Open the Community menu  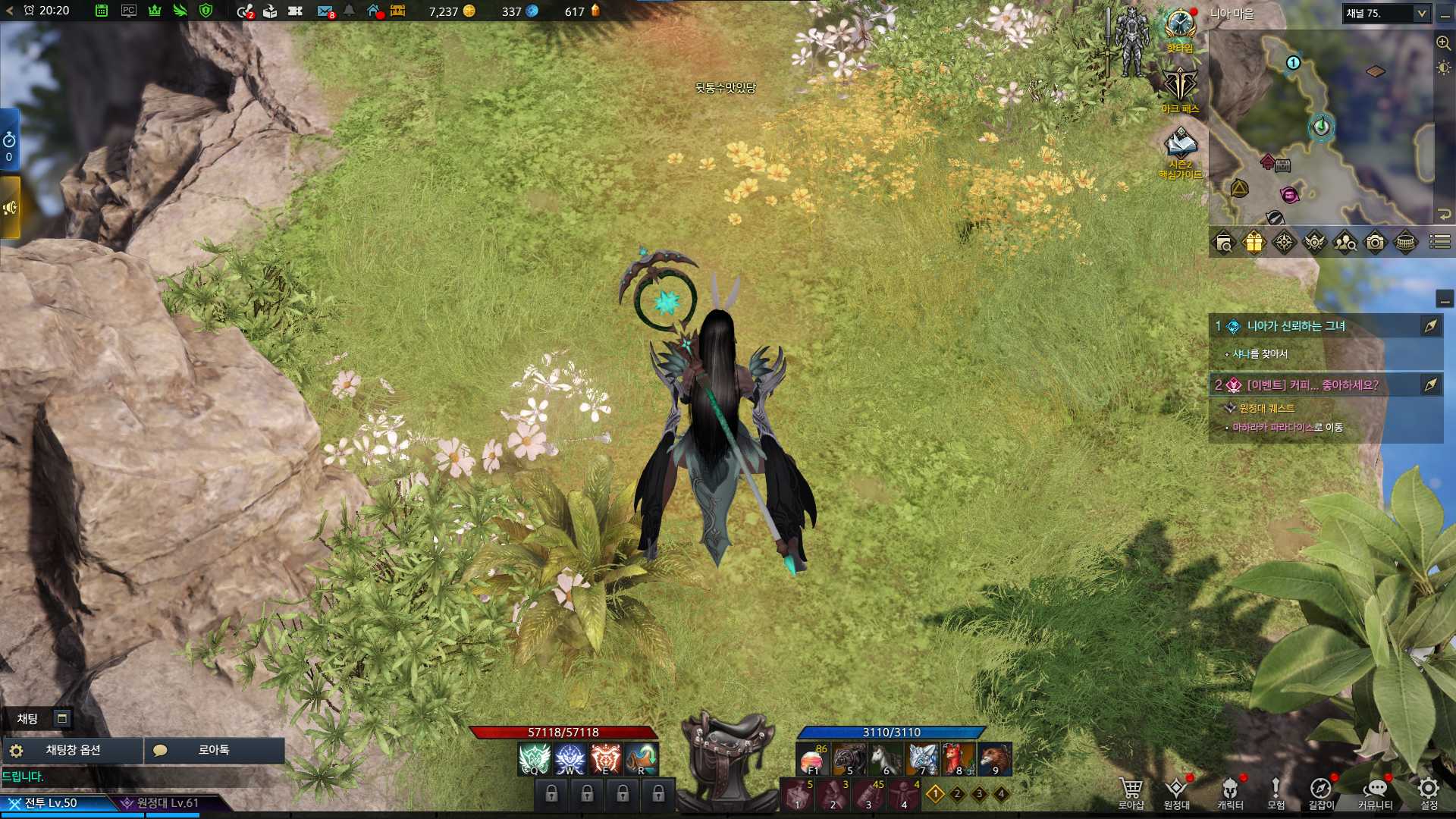tap(1375, 792)
